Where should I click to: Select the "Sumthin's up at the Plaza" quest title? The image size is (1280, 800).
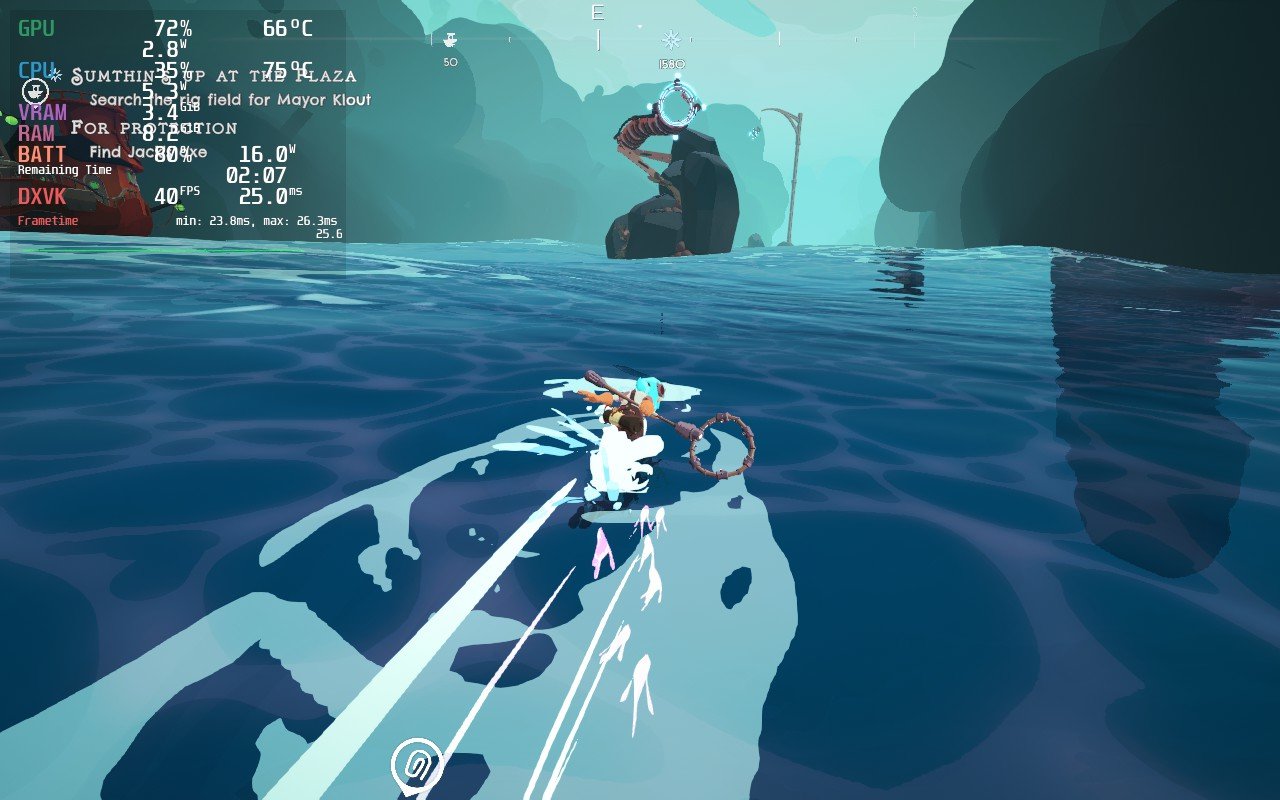tap(214, 76)
